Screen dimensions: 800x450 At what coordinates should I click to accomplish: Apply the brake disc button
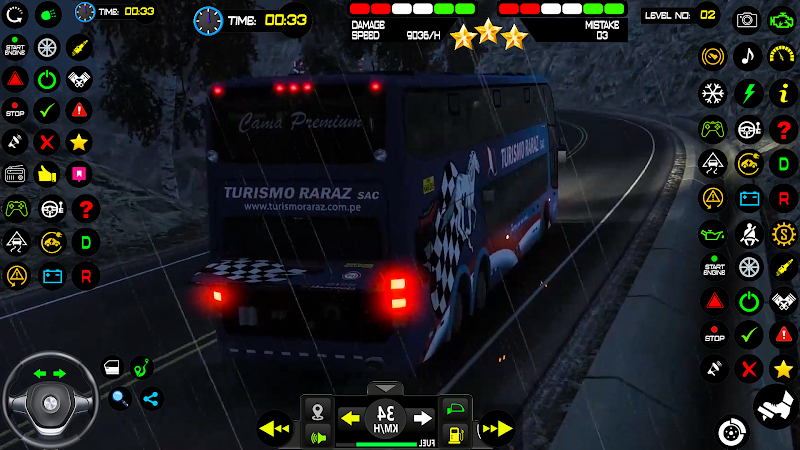pos(732,432)
